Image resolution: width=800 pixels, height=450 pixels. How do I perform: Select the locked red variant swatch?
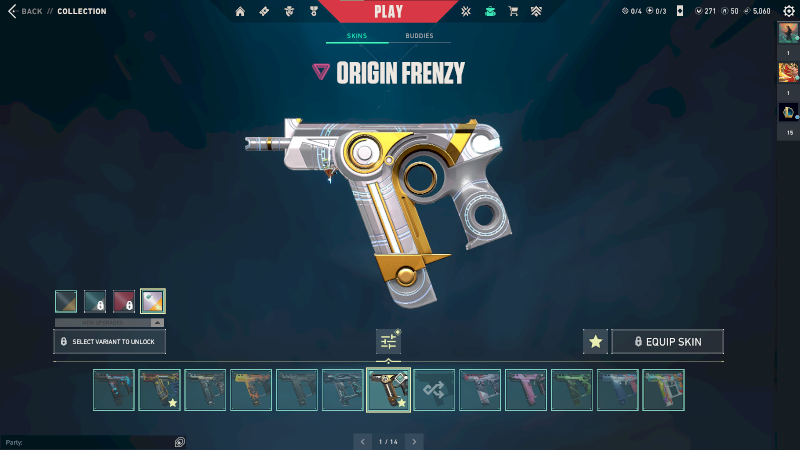tap(124, 301)
